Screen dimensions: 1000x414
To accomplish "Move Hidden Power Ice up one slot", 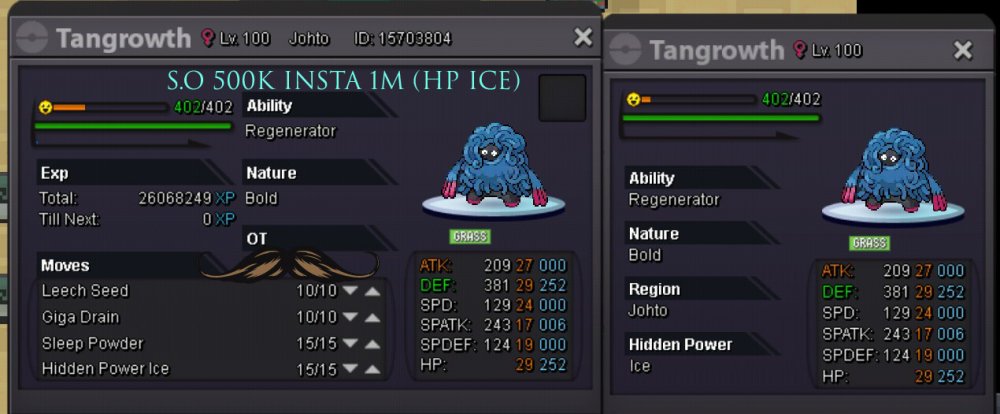I will coord(372,369).
